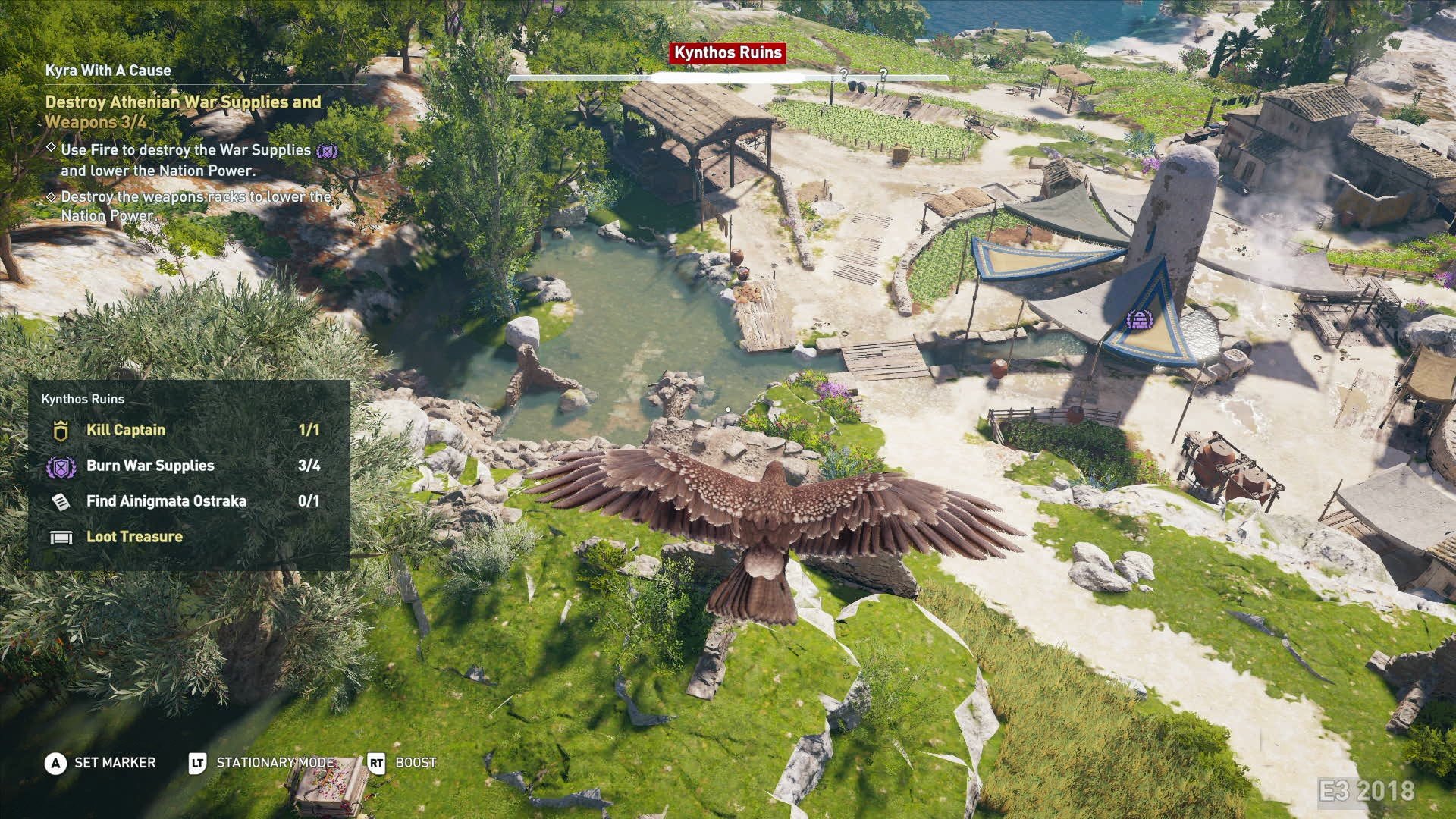Click the Burn War Supplies objective text
1456x819 pixels.
(x=150, y=466)
